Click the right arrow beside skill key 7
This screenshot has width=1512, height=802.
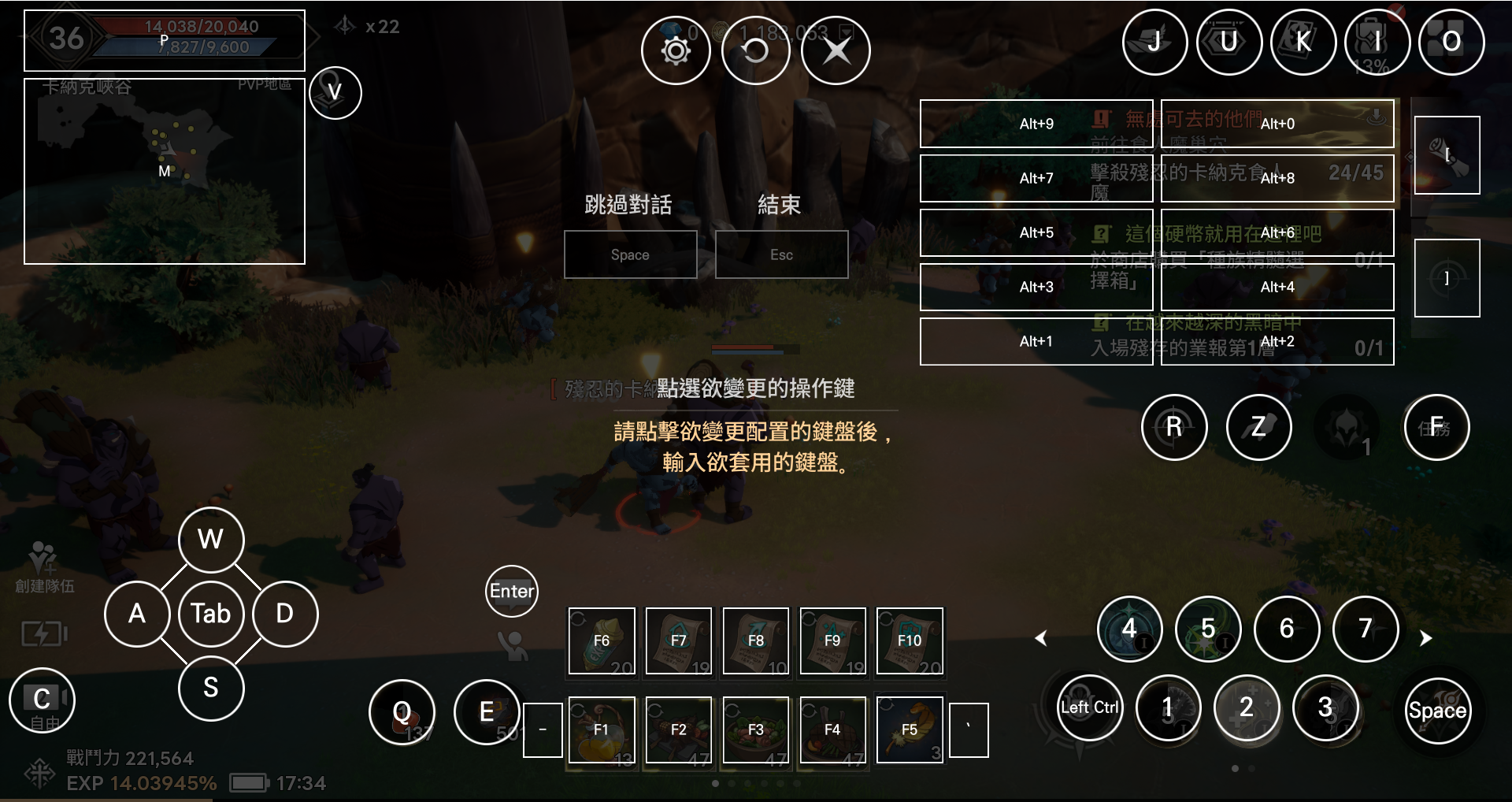point(1425,638)
